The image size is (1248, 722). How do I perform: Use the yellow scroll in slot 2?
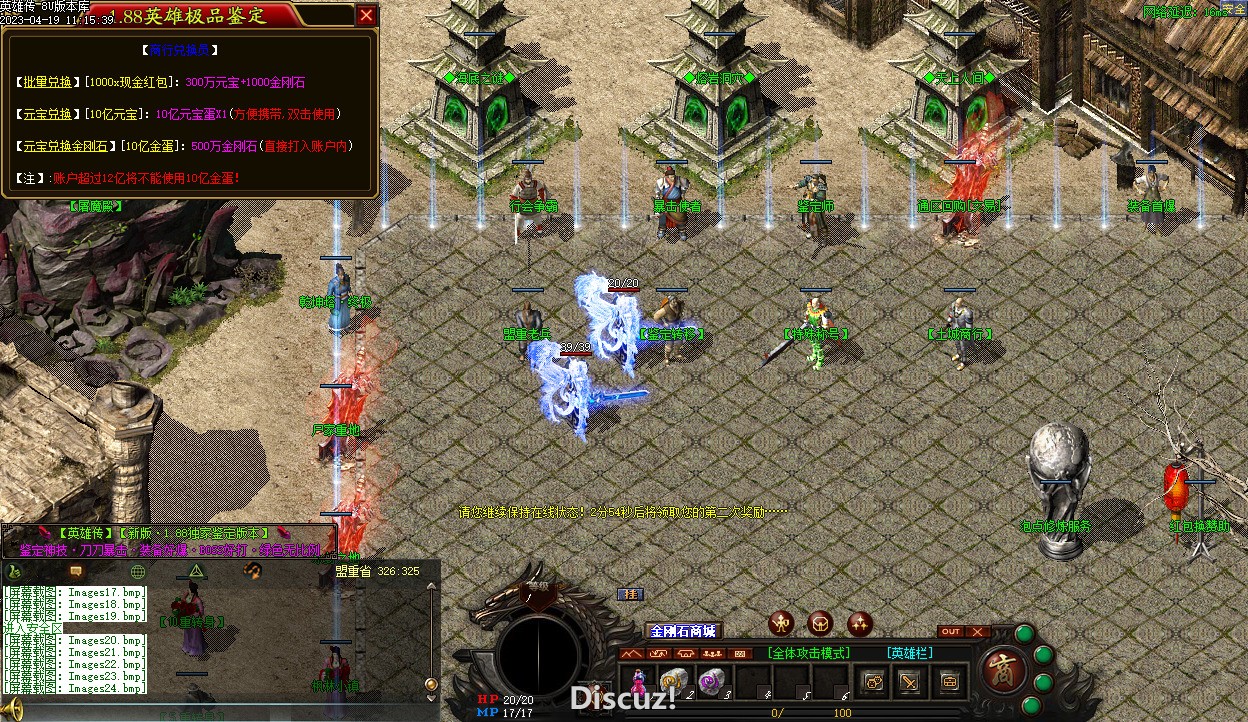click(673, 681)
